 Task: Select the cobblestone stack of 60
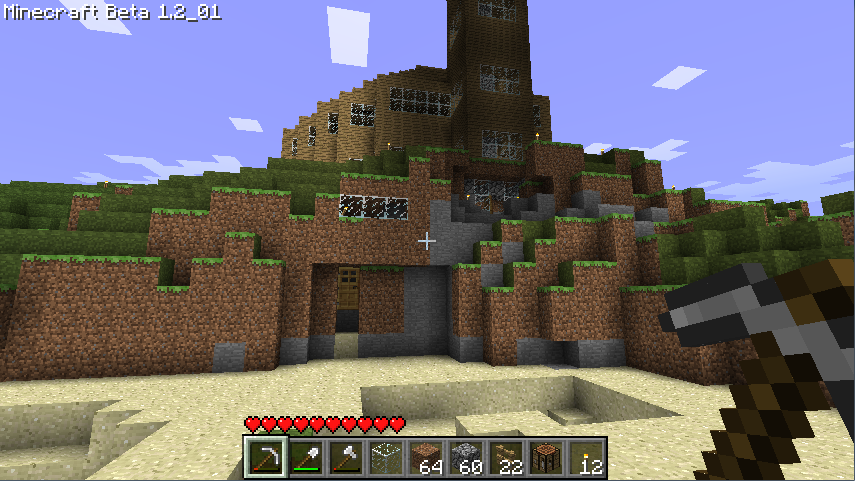tap(465, 458)
